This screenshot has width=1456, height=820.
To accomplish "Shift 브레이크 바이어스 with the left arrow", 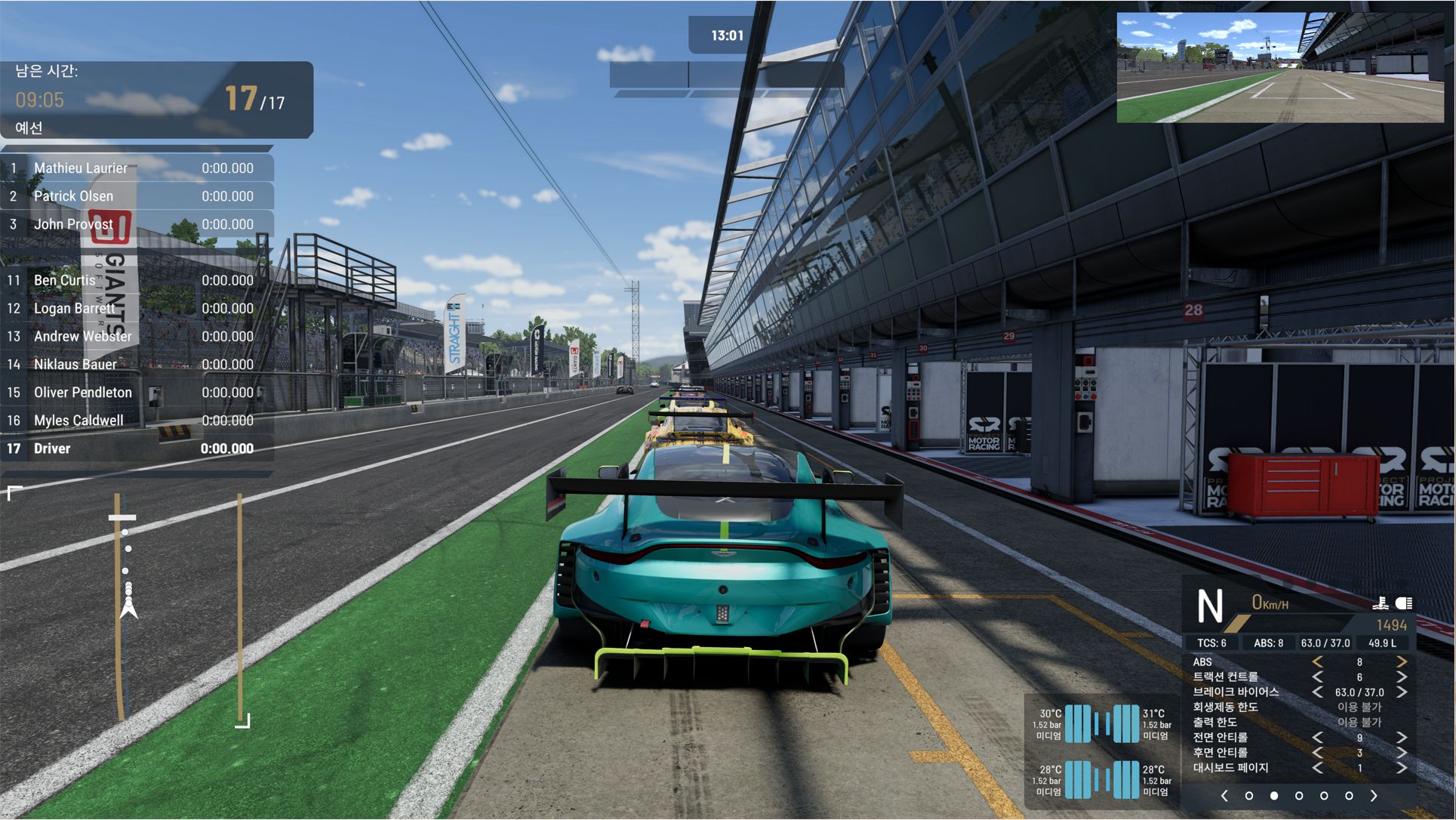I will pos(1318,692).
